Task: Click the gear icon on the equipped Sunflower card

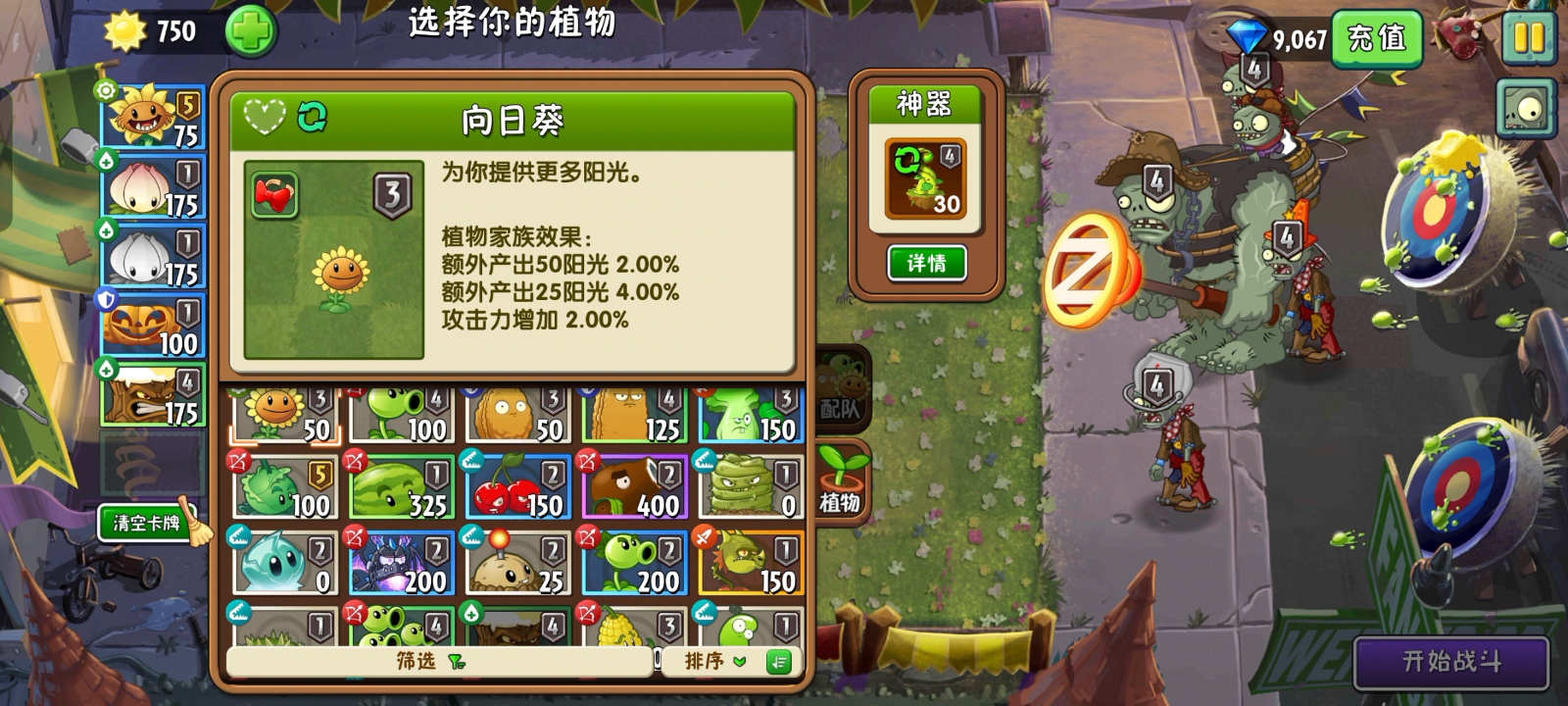Action: click(x=105, y=91)
